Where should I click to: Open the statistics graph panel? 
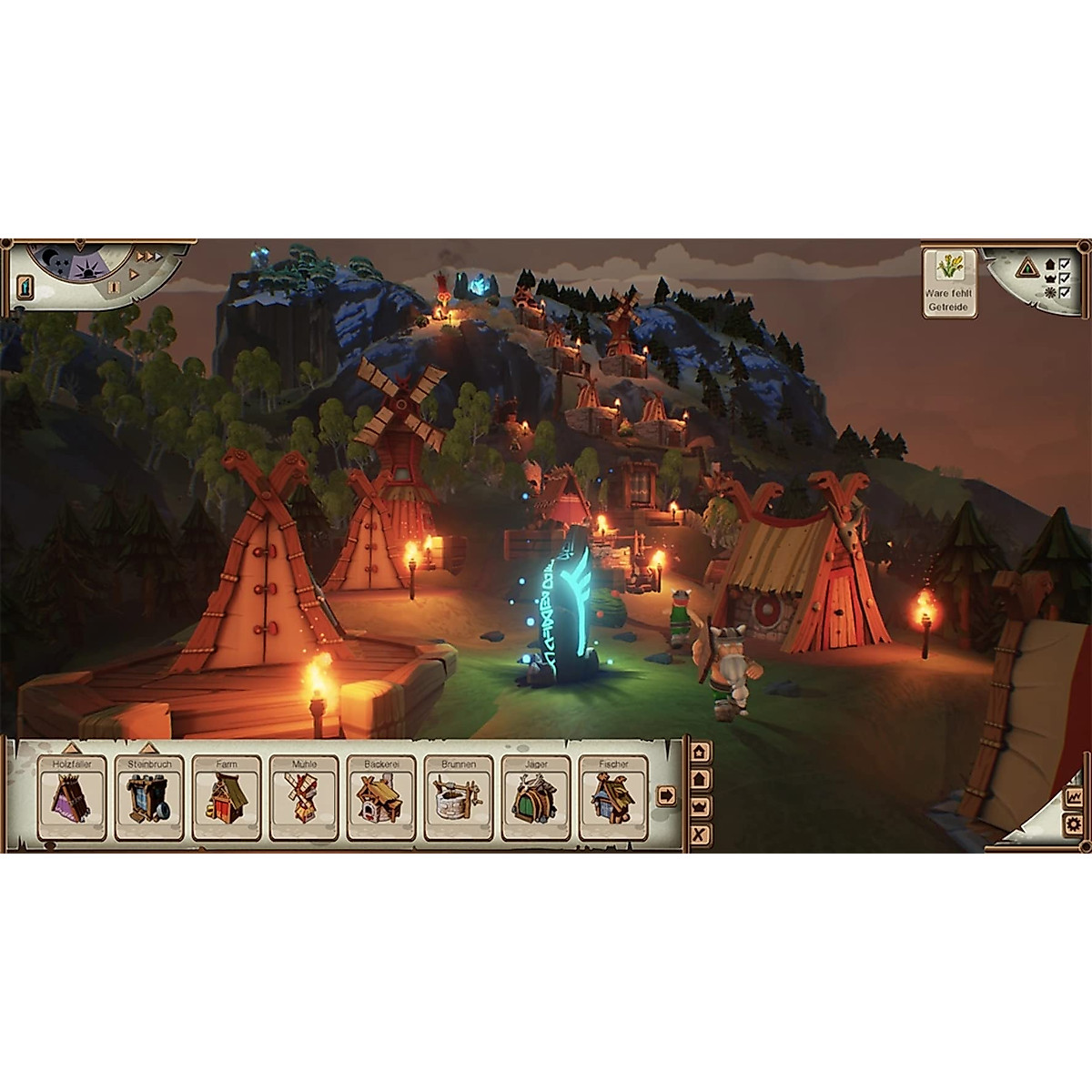(1076, 796)
